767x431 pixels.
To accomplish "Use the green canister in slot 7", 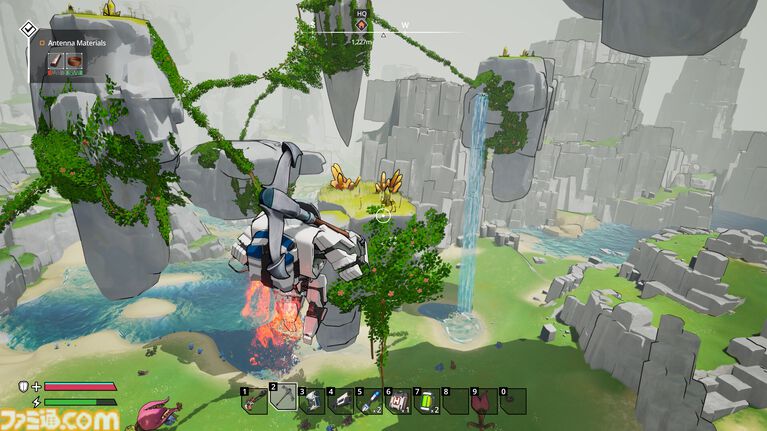I will point(427,400).
